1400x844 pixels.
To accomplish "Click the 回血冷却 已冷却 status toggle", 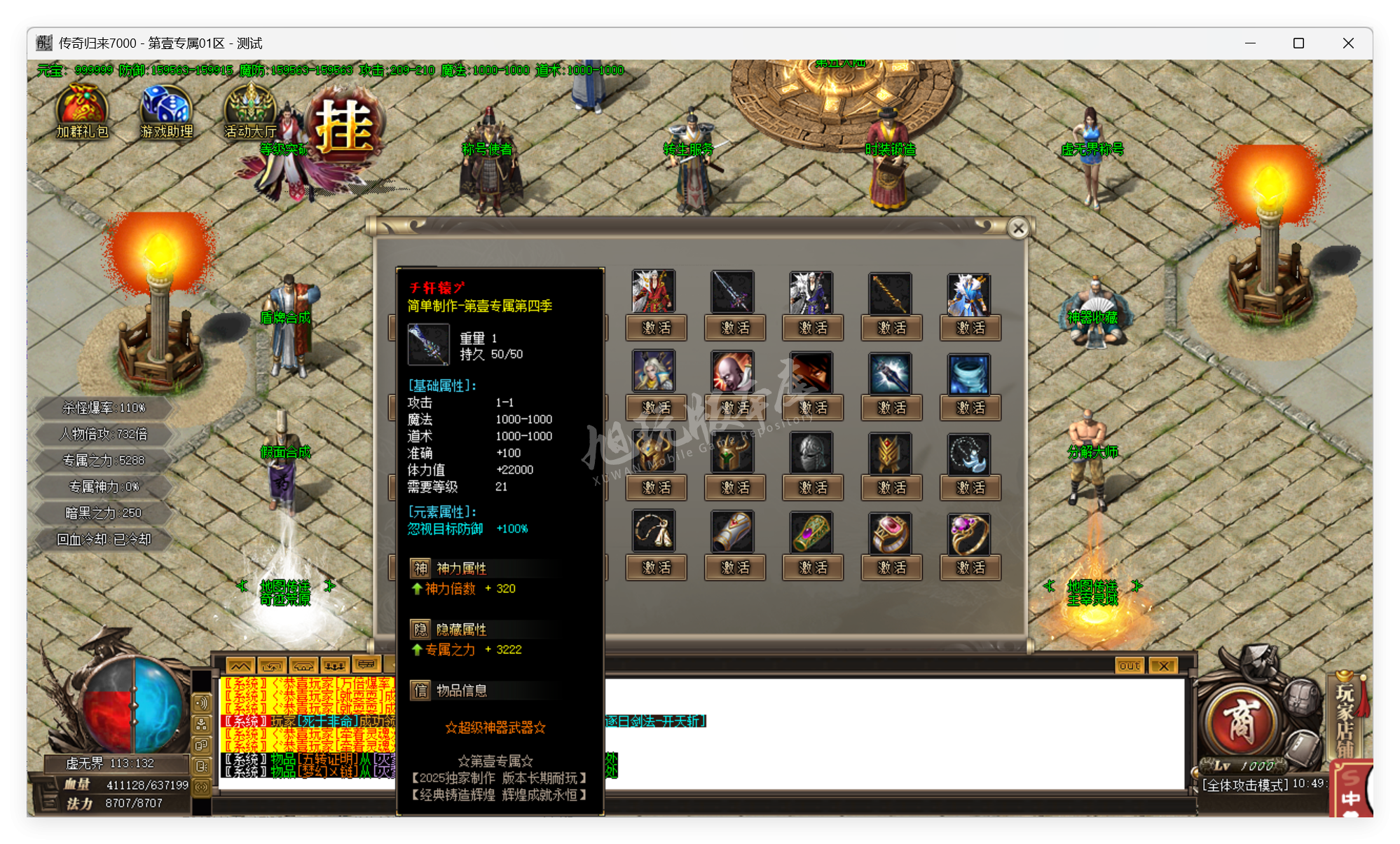I will tap(102, 539).
